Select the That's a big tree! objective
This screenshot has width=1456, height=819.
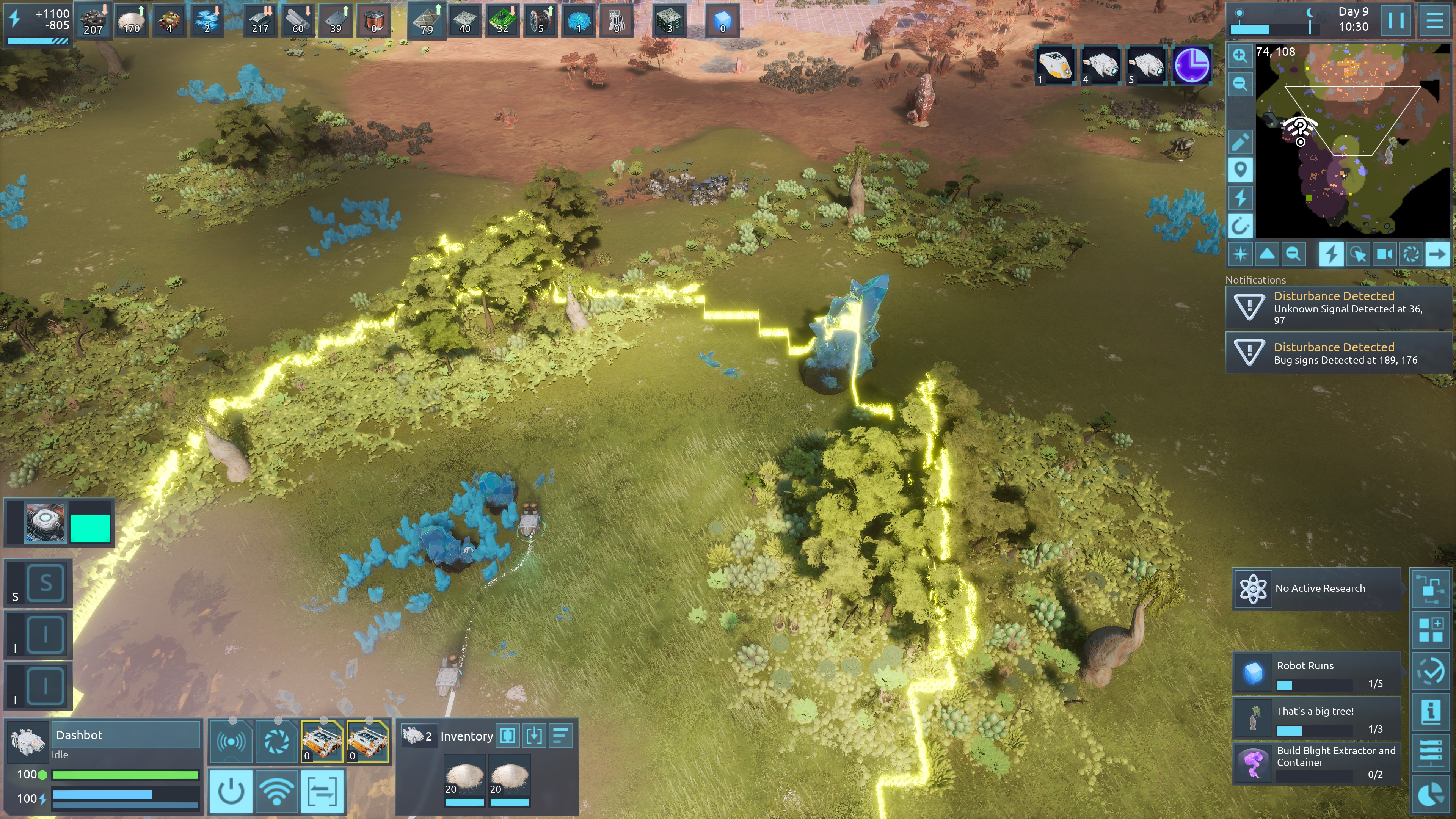1316,719
